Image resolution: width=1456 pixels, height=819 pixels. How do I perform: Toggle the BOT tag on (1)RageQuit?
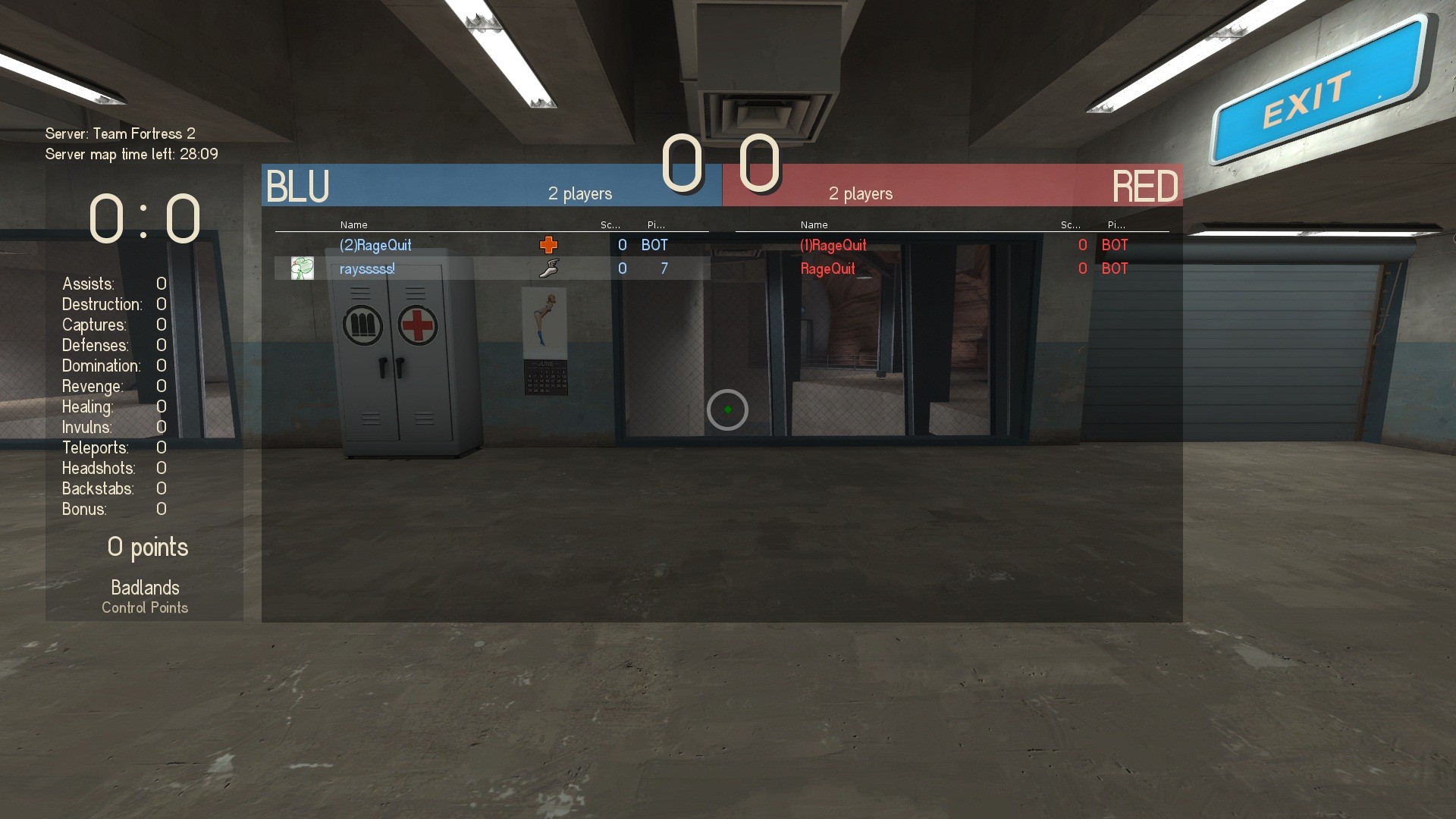1114,245
